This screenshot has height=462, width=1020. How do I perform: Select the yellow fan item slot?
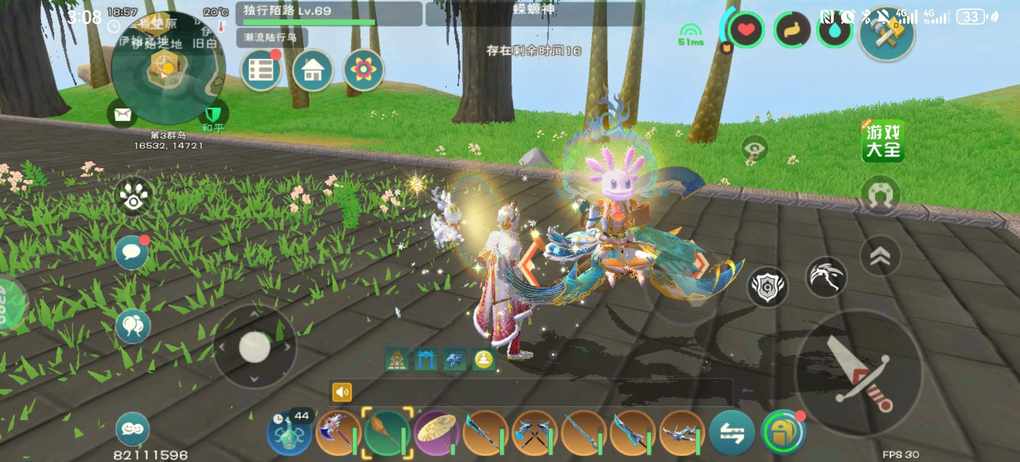coord(436,433)
